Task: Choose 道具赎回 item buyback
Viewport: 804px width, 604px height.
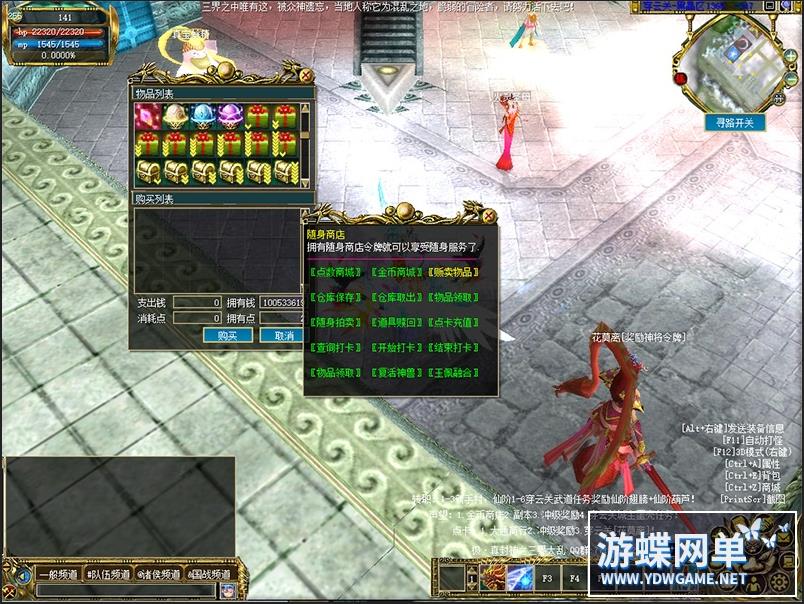Action: (396, 322)
